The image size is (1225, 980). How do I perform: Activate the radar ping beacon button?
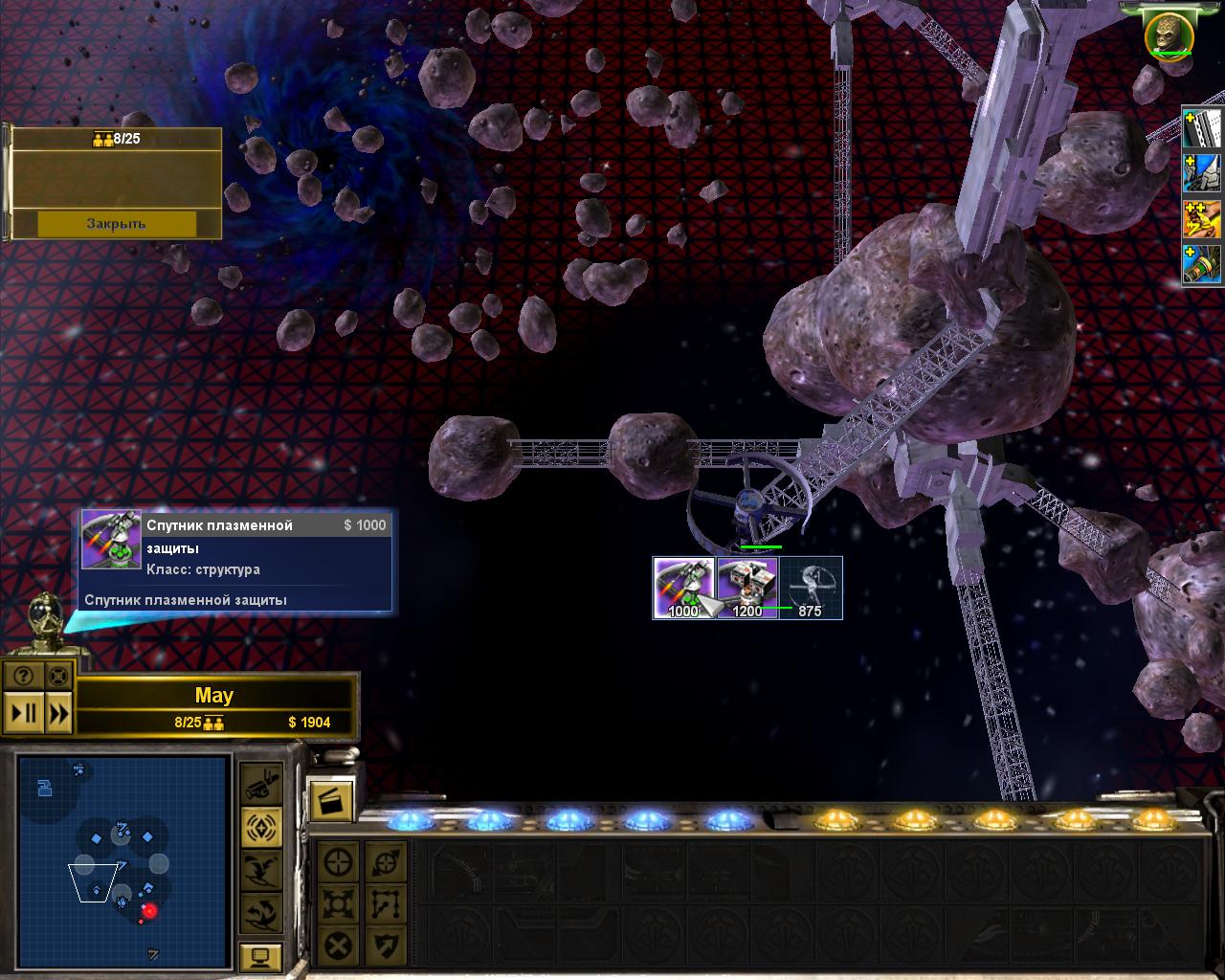tap(260, 826)
